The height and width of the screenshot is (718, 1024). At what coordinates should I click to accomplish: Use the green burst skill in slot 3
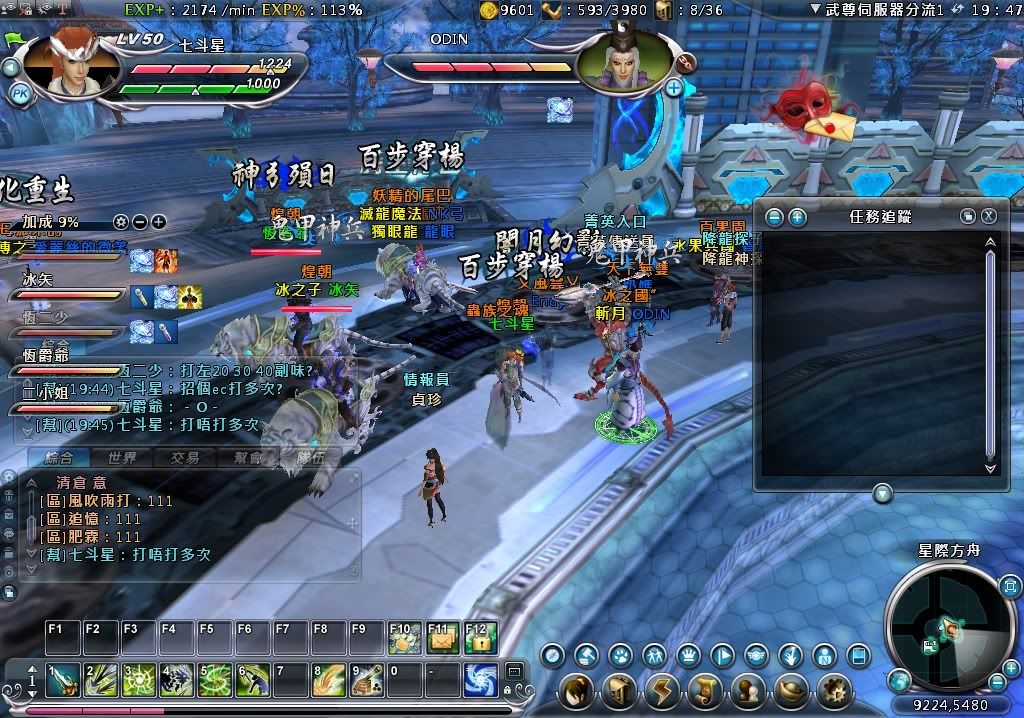point(138,680)
